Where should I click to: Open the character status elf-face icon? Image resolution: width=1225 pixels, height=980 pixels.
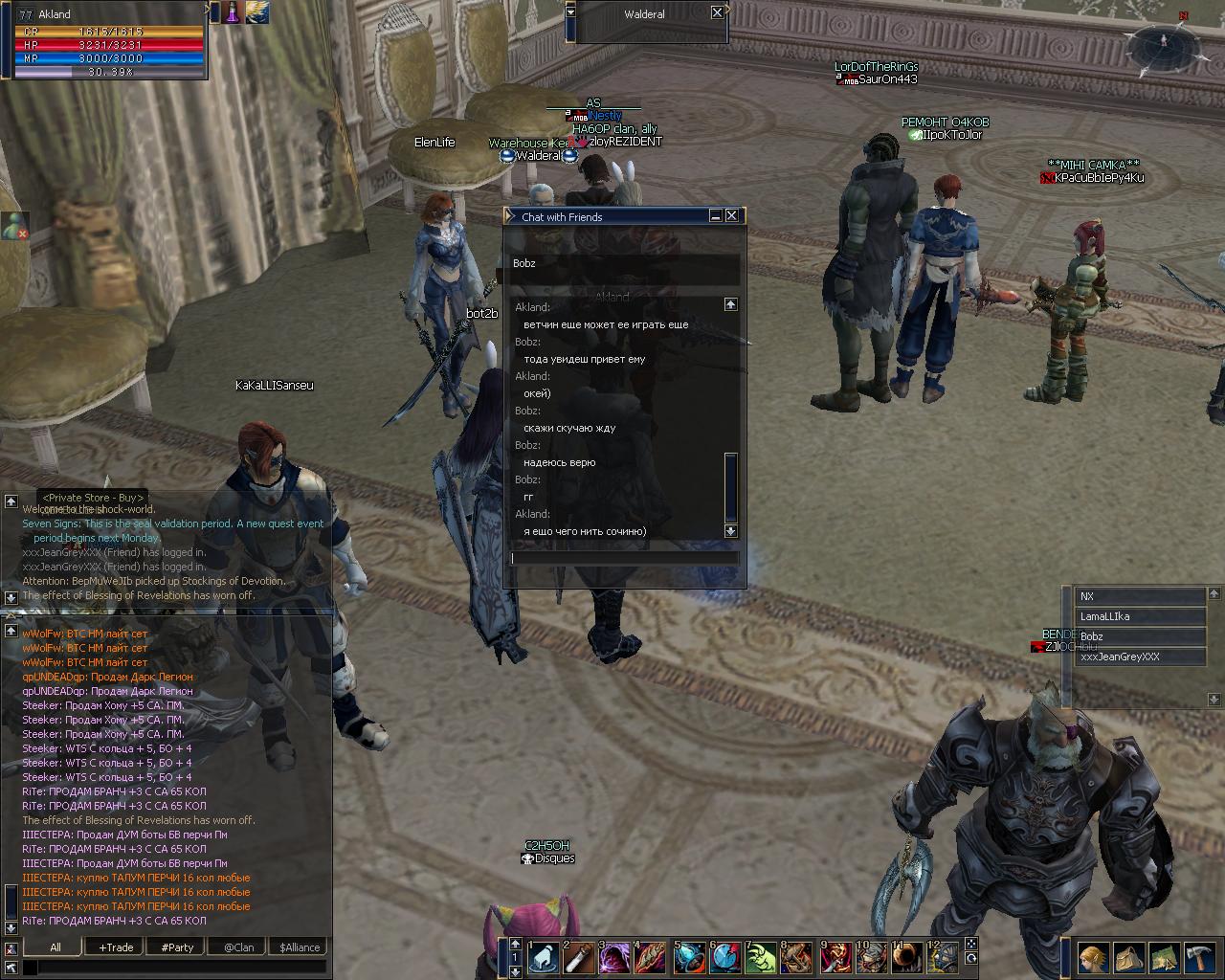coord(1094,957)
